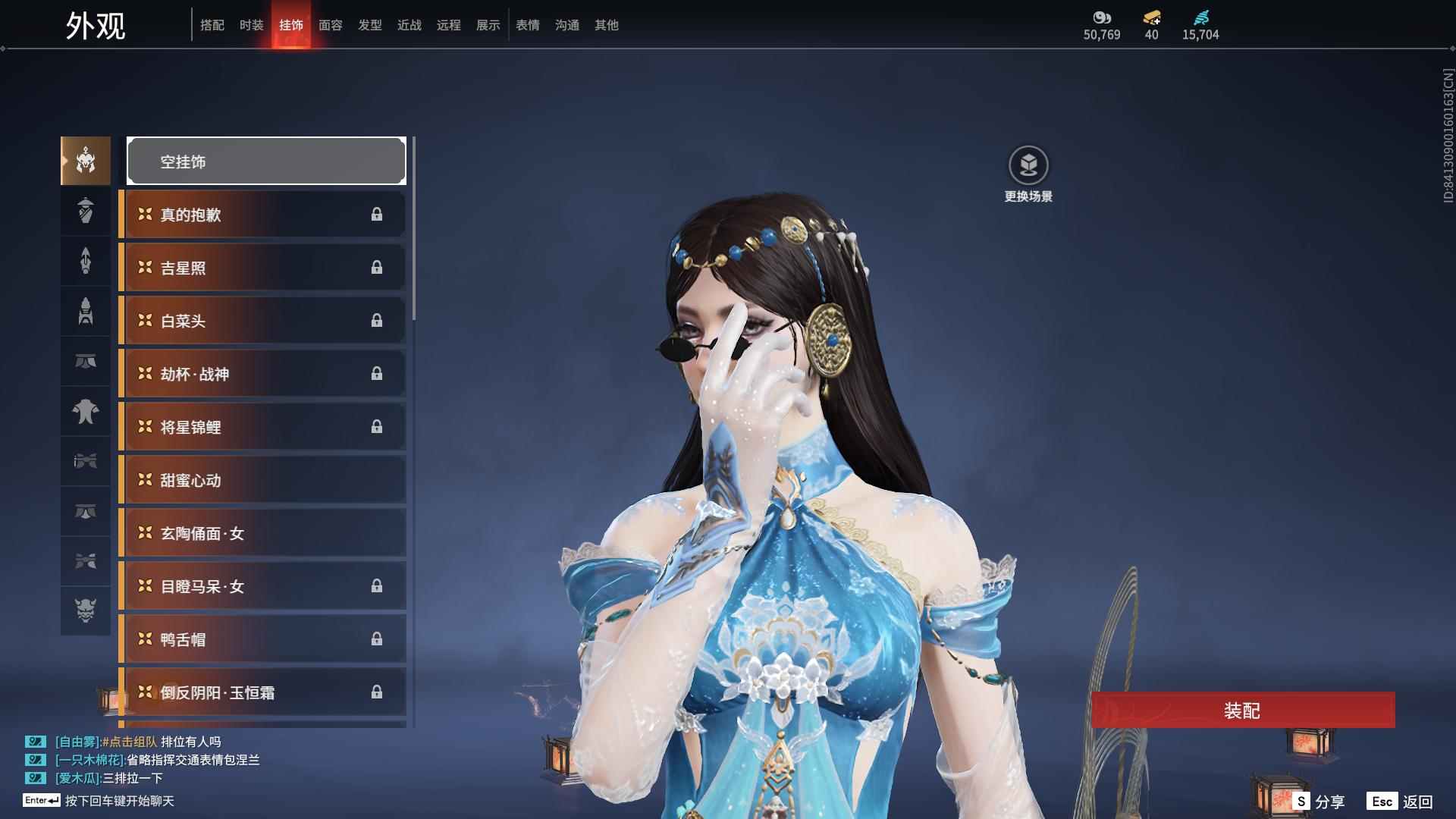1456x819 pixels.
Task: Pick the 吉星照 accessory row
Action: (x=262, y=268)
